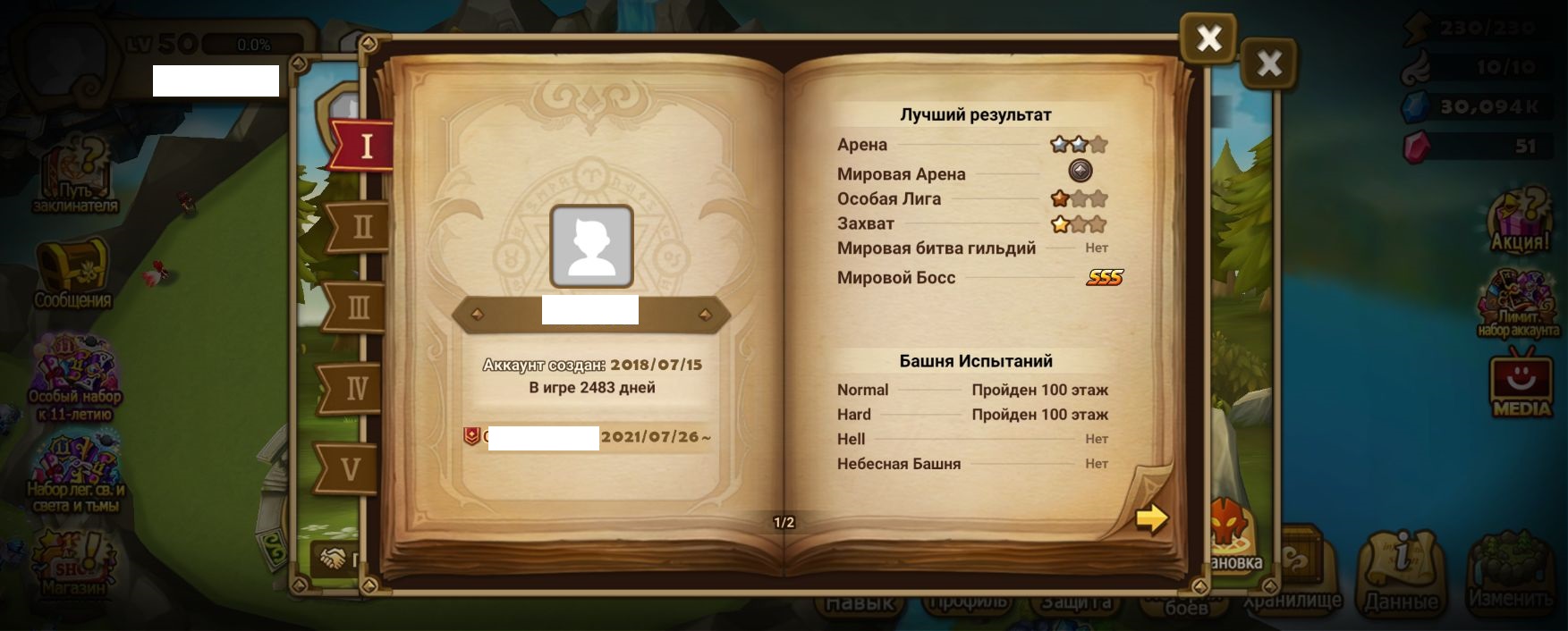Open the Данные info button
Image resolution: width=1568 pixels, height=631 pixels.
[1400, 572]
